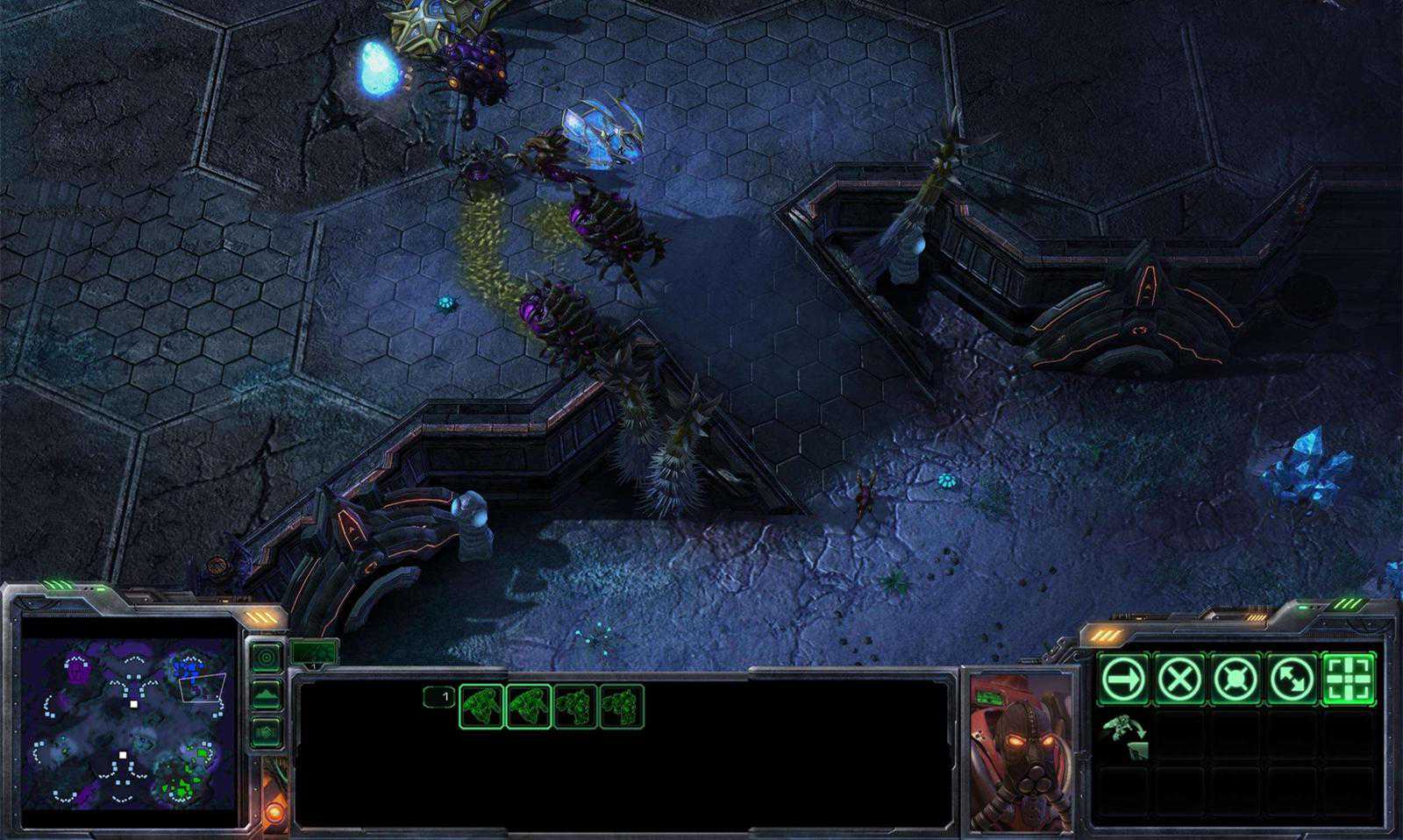
Task: Toggle minimap terrain display
Action: (266, 694)
